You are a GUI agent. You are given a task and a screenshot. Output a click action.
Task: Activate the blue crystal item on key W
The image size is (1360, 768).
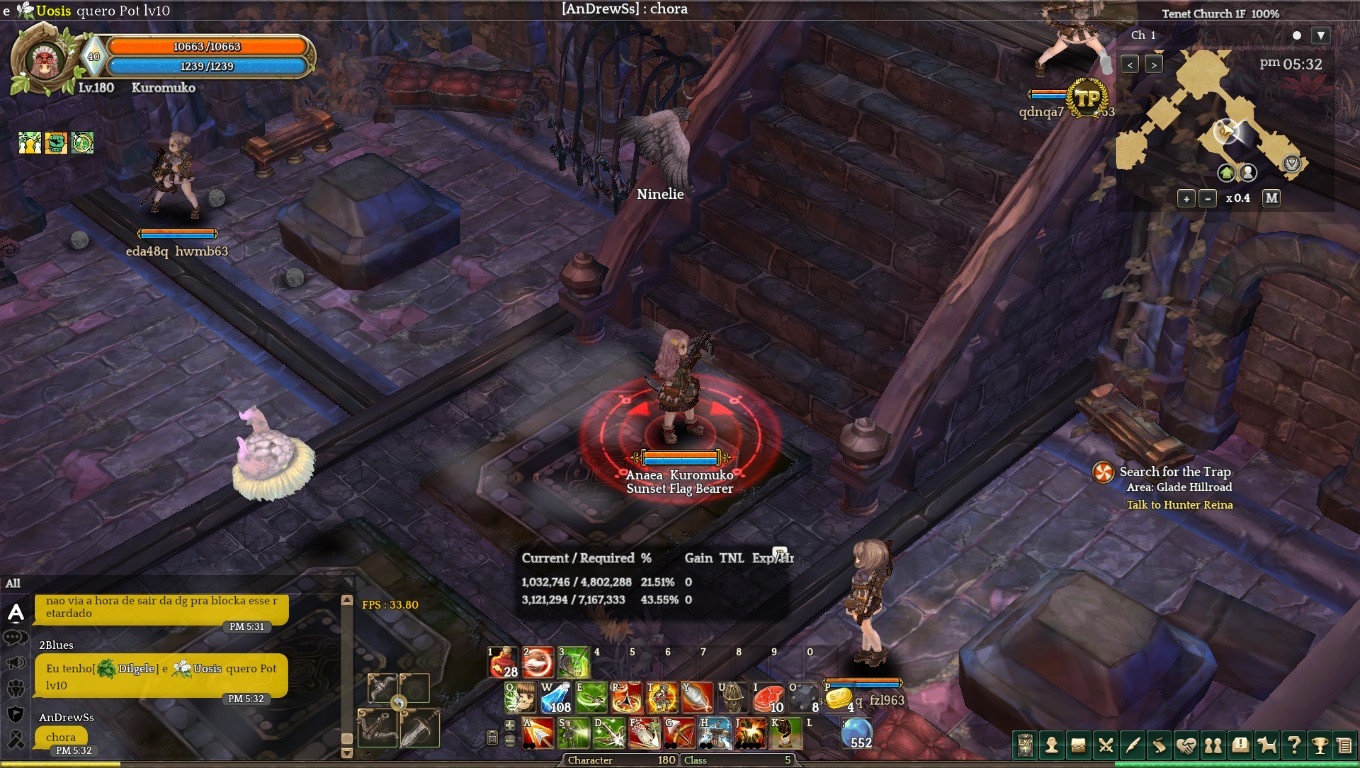pos(556,697)
